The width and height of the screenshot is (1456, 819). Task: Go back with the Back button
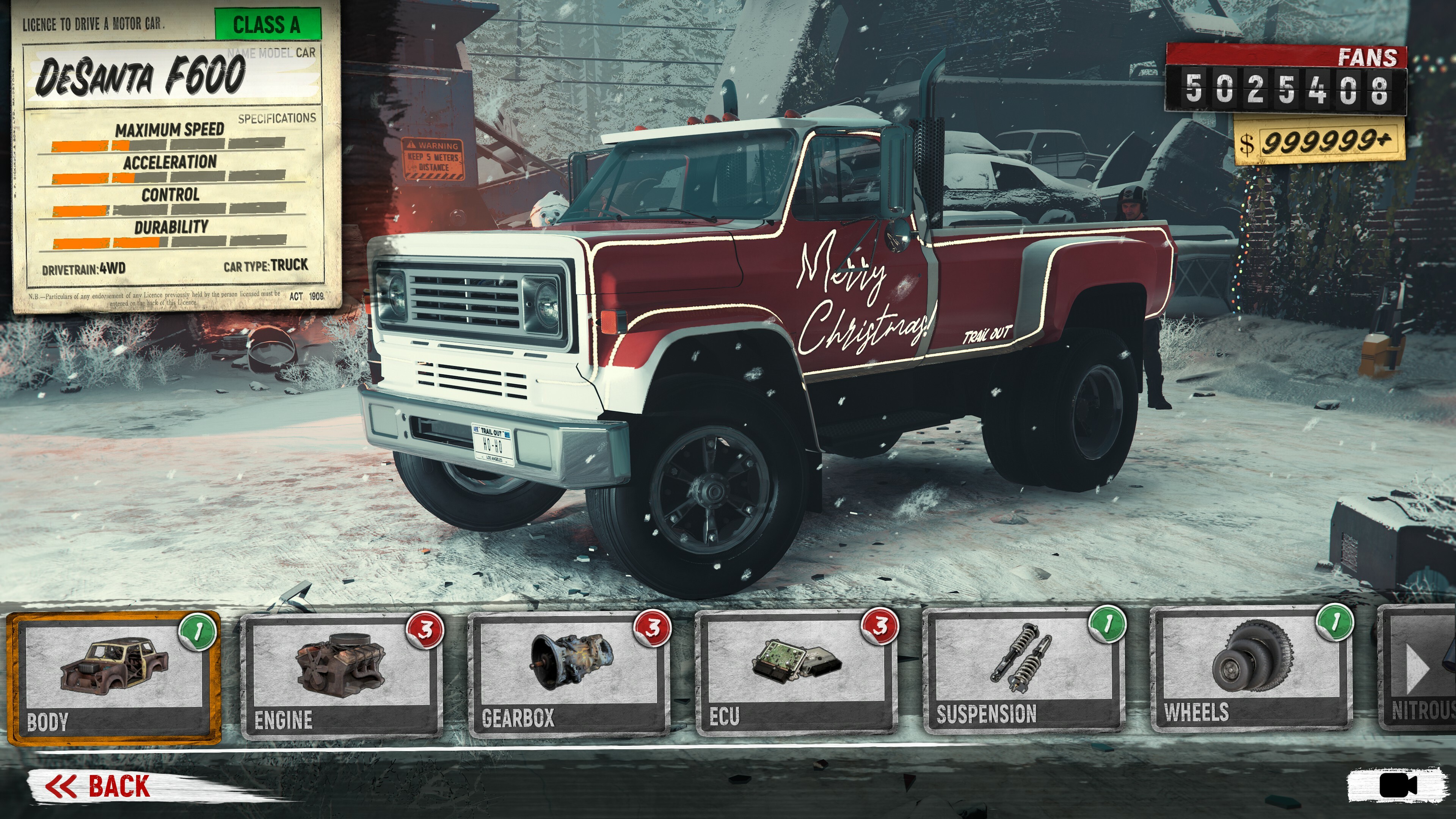99,786
